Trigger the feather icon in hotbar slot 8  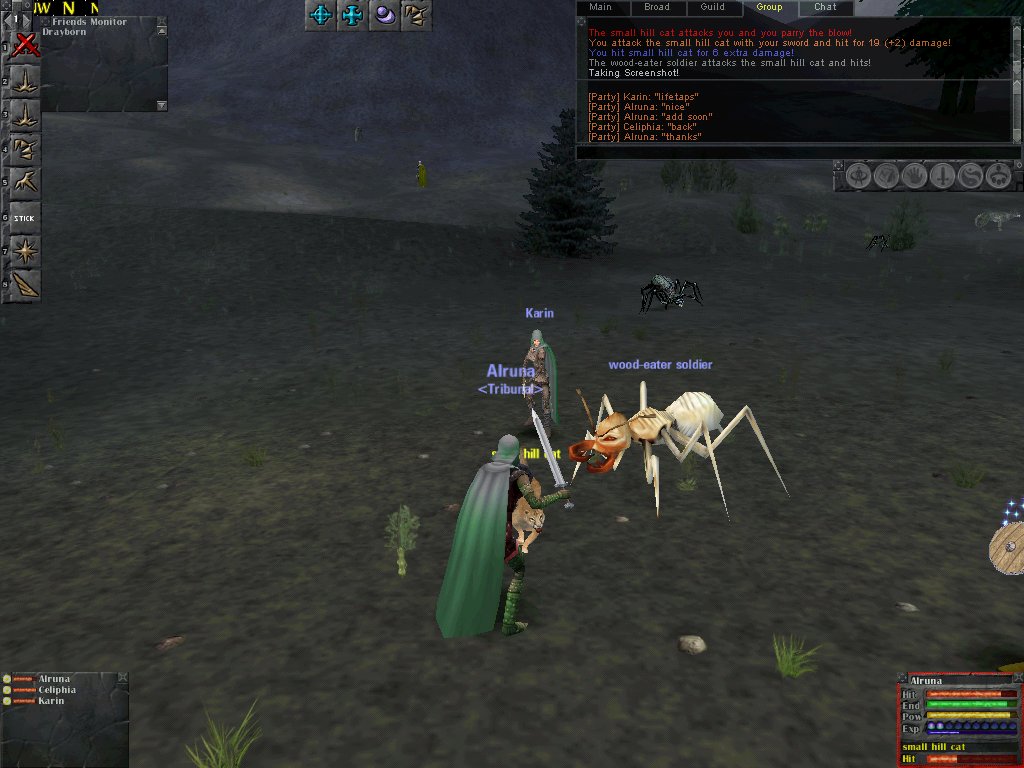point(25,285)
